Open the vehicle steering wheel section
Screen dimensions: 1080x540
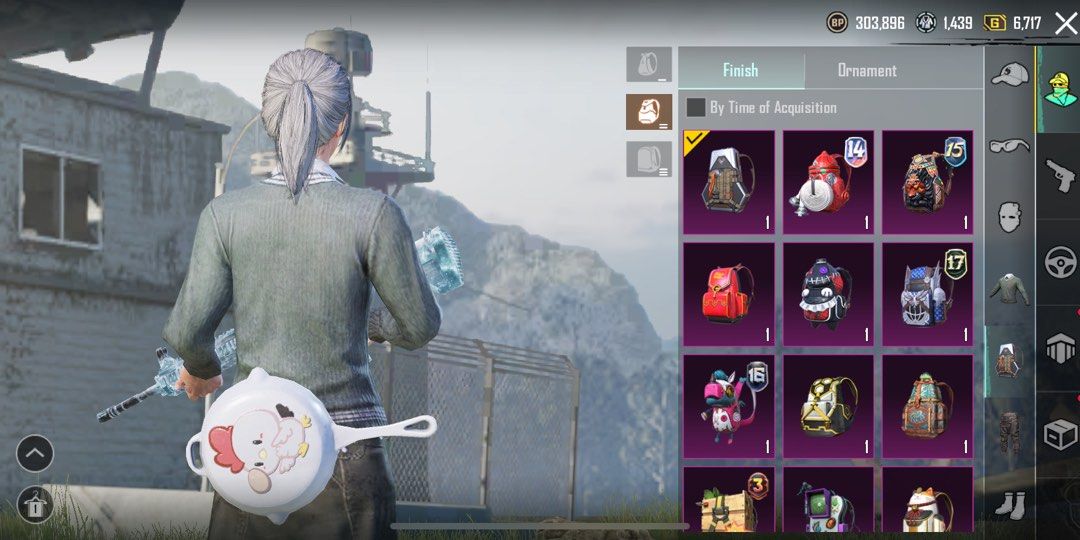click(x=1059, y=262)
